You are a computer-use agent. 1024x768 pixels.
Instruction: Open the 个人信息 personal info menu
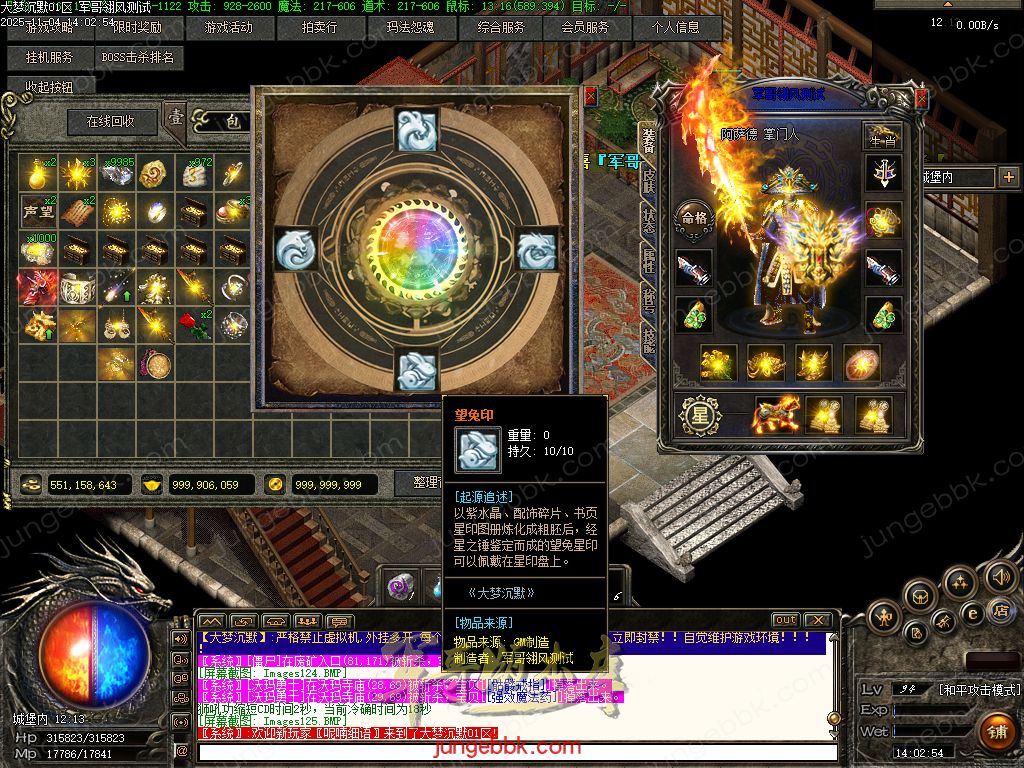point(677,27)
